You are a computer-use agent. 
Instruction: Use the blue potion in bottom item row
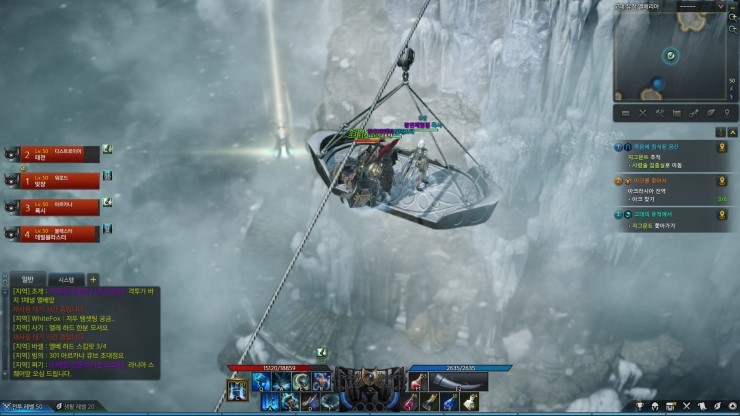point(448,401)
